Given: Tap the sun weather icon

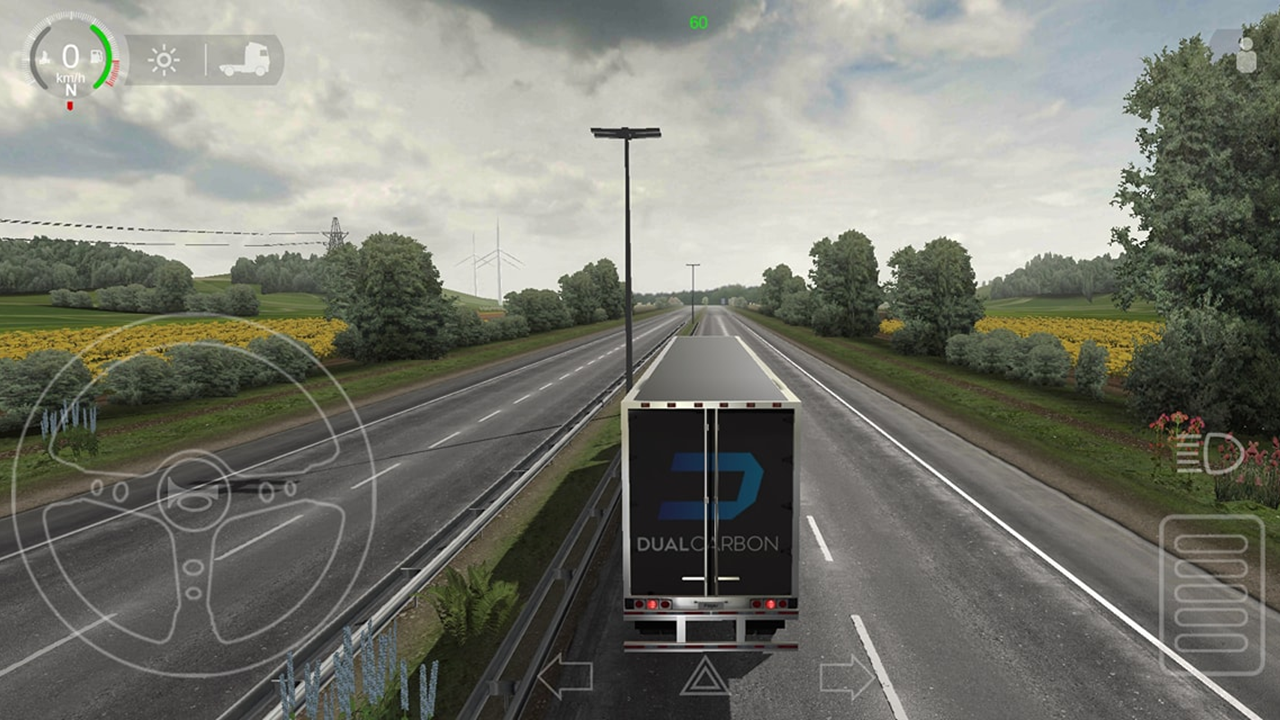Looking at the screenshot, I should click(x=164, y=60).
